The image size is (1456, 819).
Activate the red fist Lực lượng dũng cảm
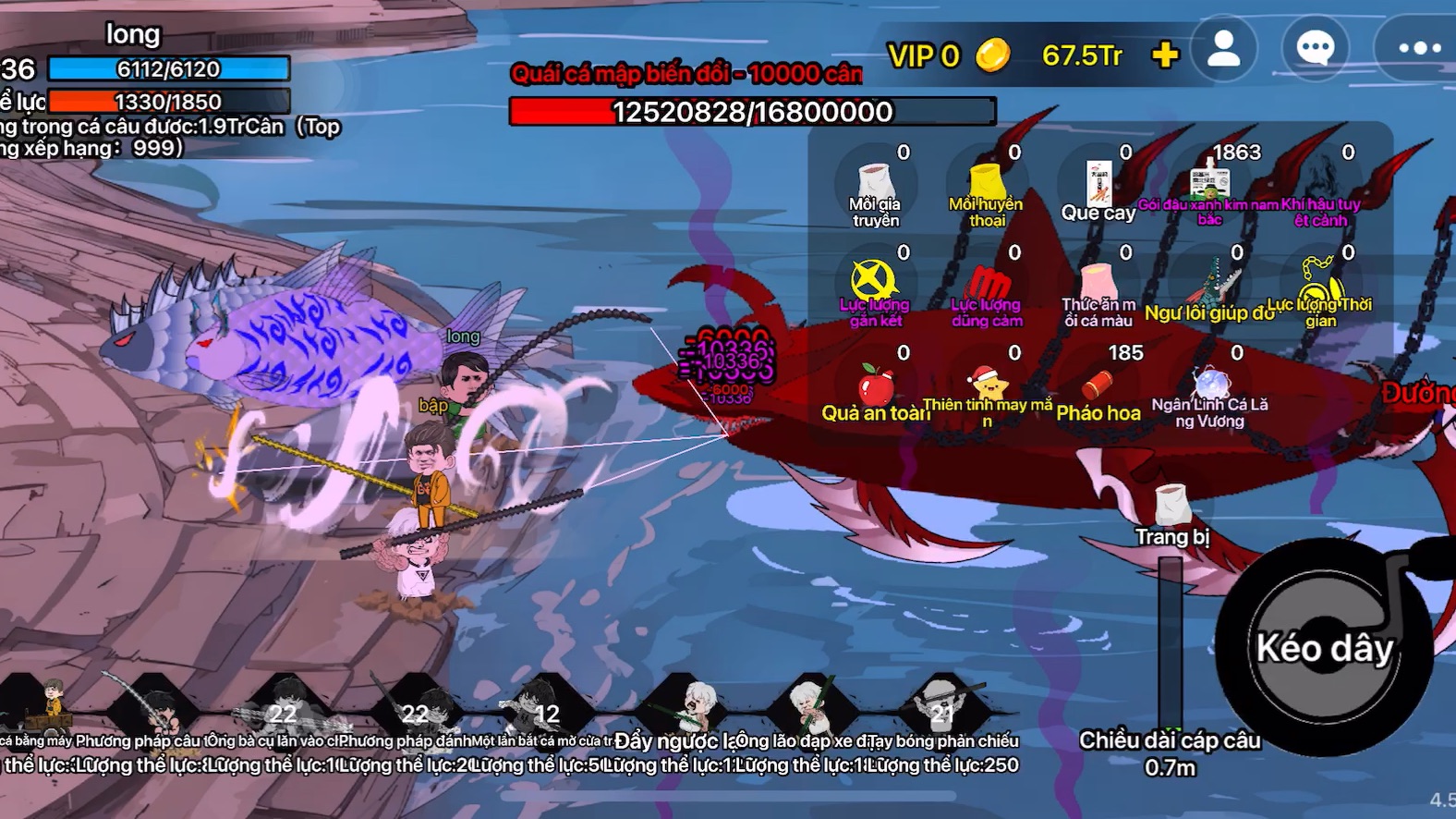pyautogui.click(x=987, y=284)
